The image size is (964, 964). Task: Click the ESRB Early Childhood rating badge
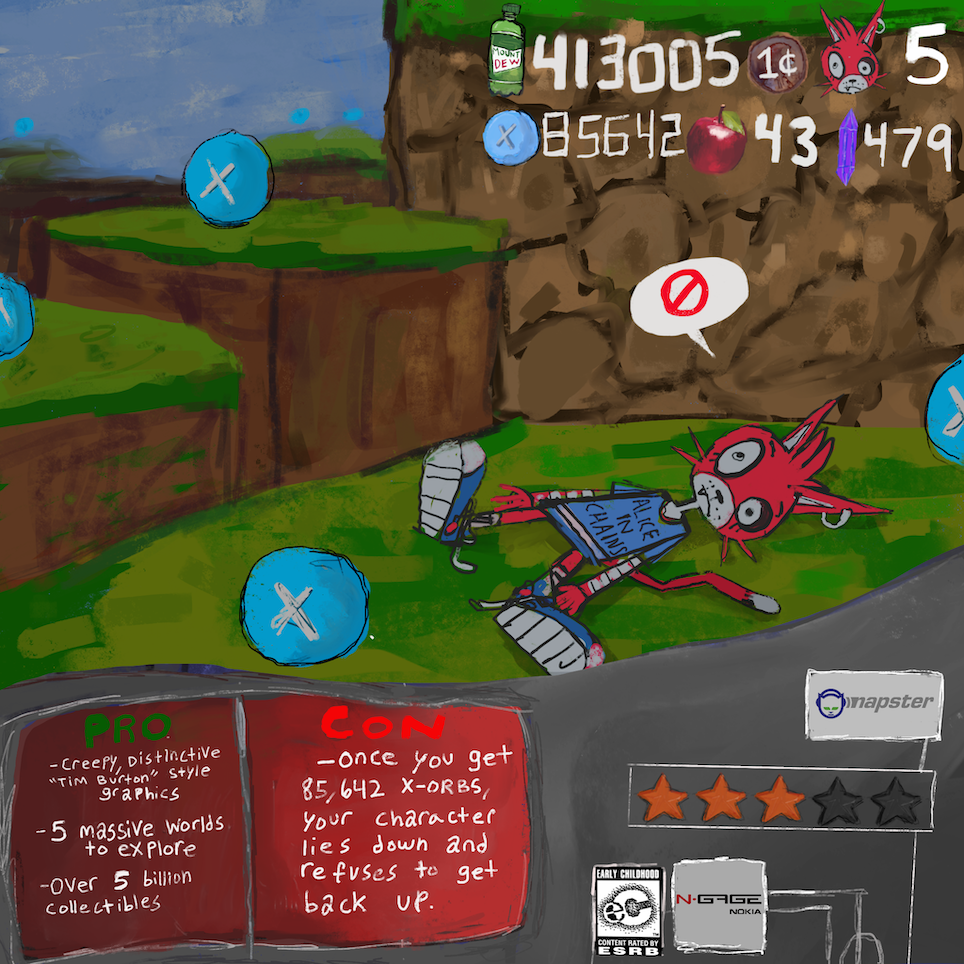(x=628, y=909)
